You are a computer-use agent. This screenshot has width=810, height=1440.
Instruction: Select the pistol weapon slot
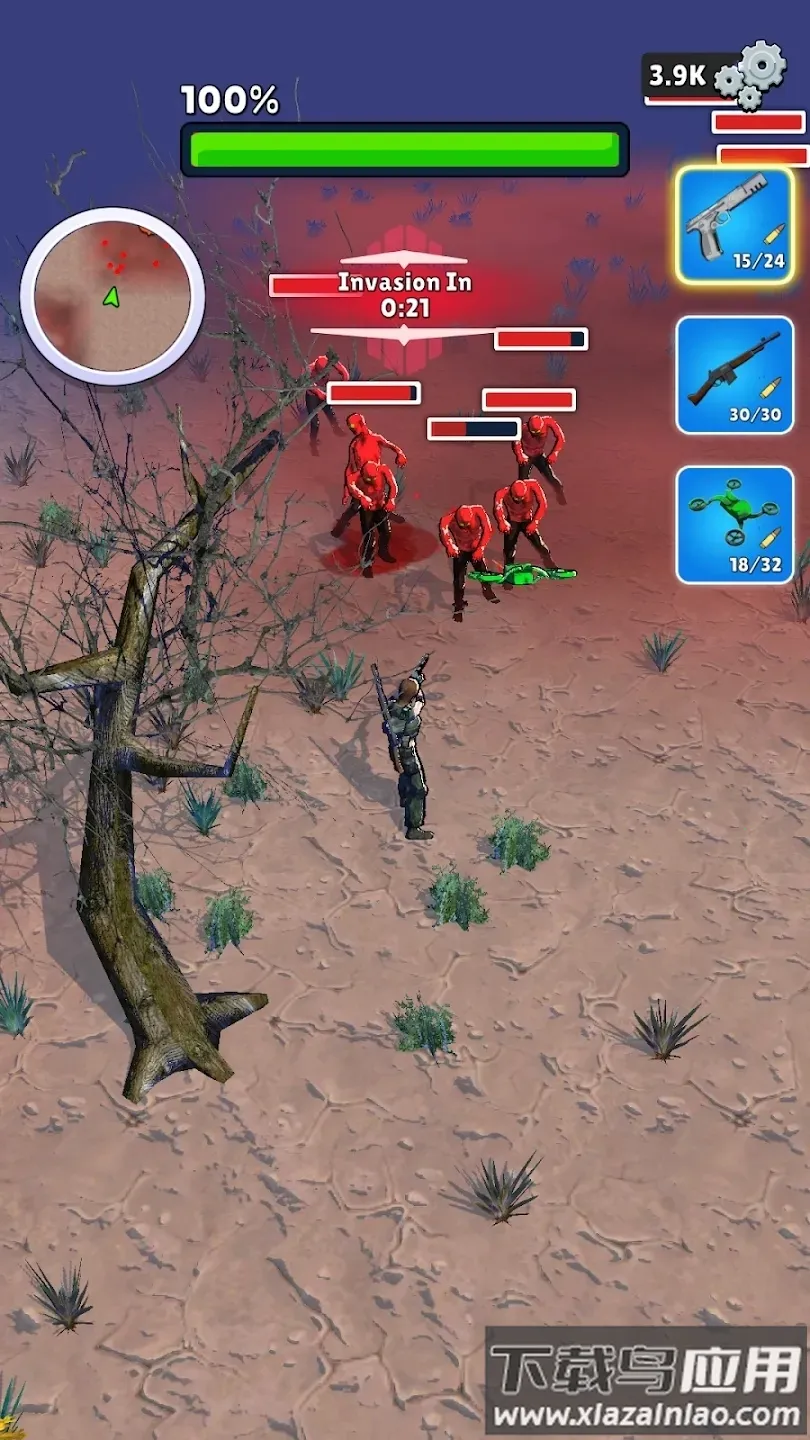point(735,224)
